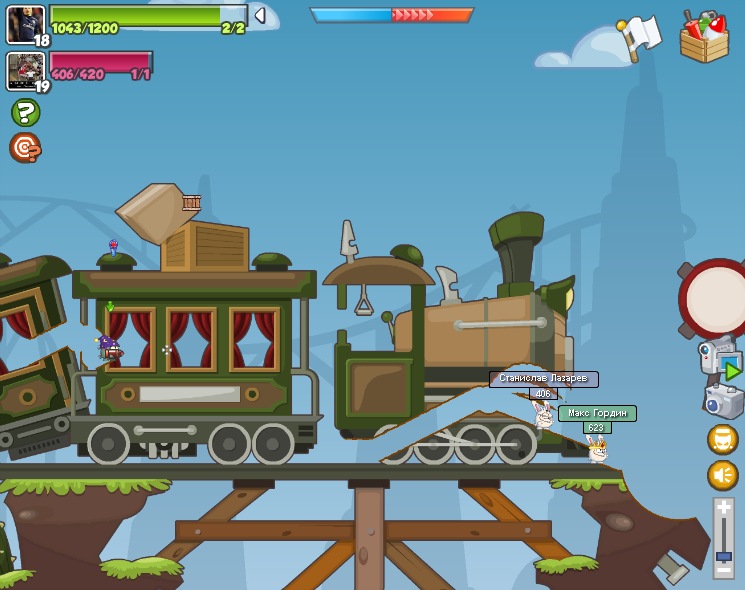The height and width of the screenshot is (590, 745).
Task: Click the blue zoom slider handle
Action: coord(724,556)
